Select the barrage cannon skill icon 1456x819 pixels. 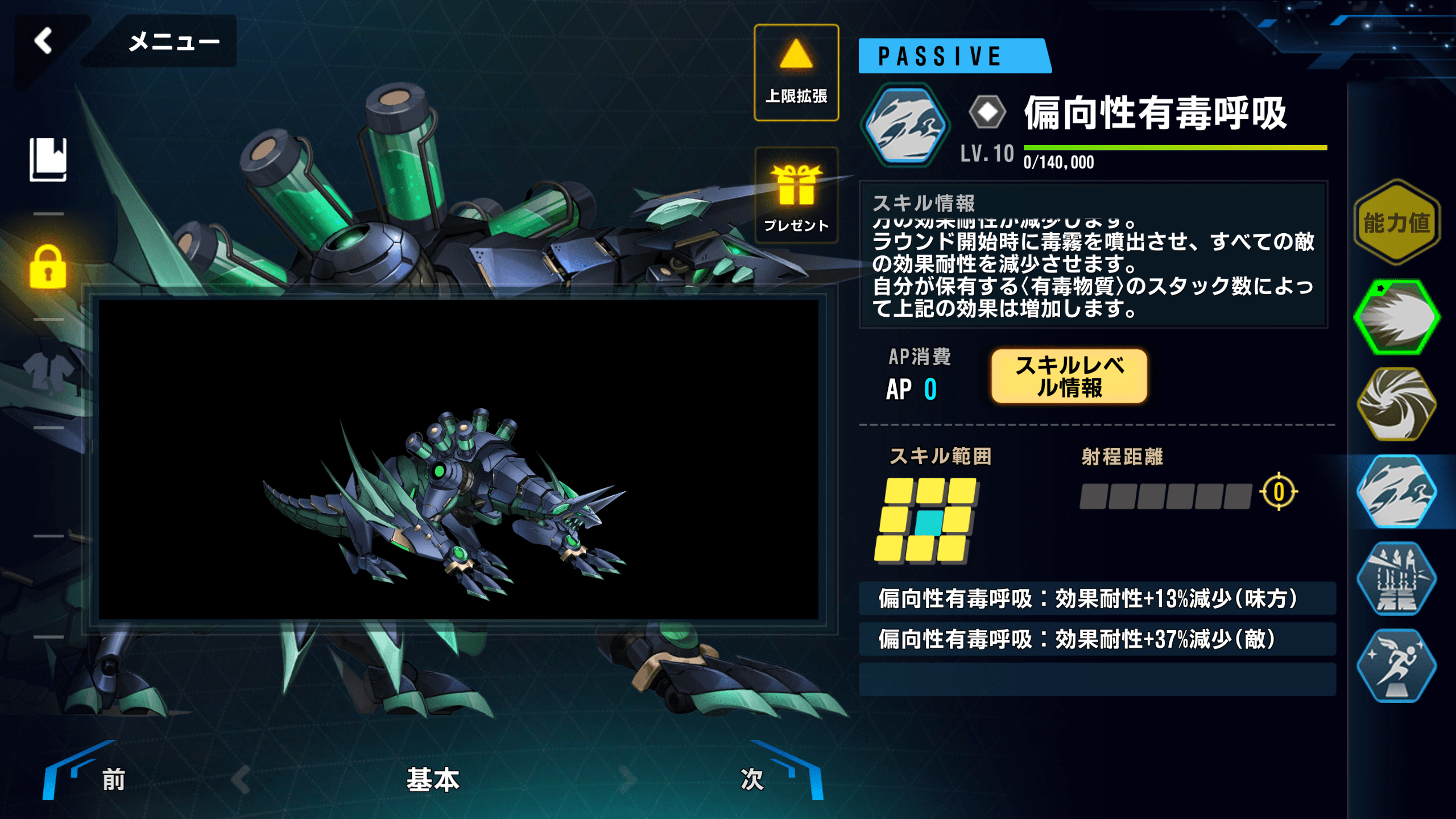click(1396, 579)
